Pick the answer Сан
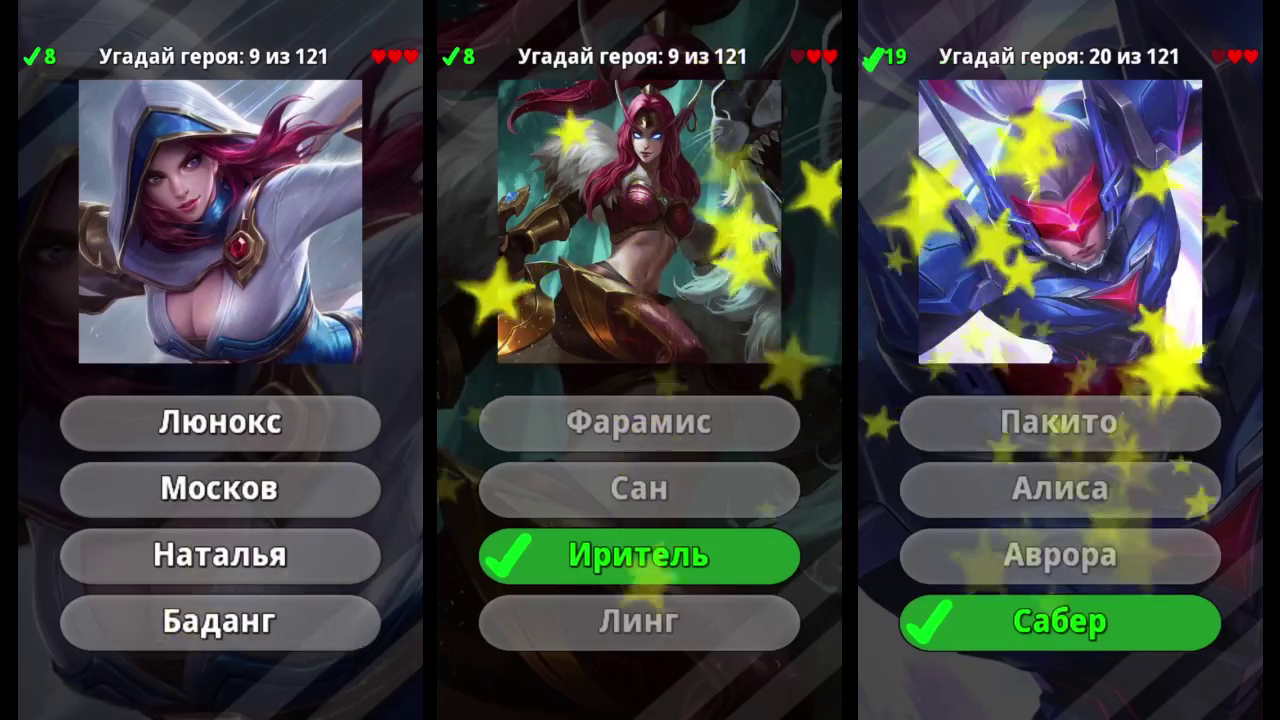The image size is (1280, 720). 640,489
